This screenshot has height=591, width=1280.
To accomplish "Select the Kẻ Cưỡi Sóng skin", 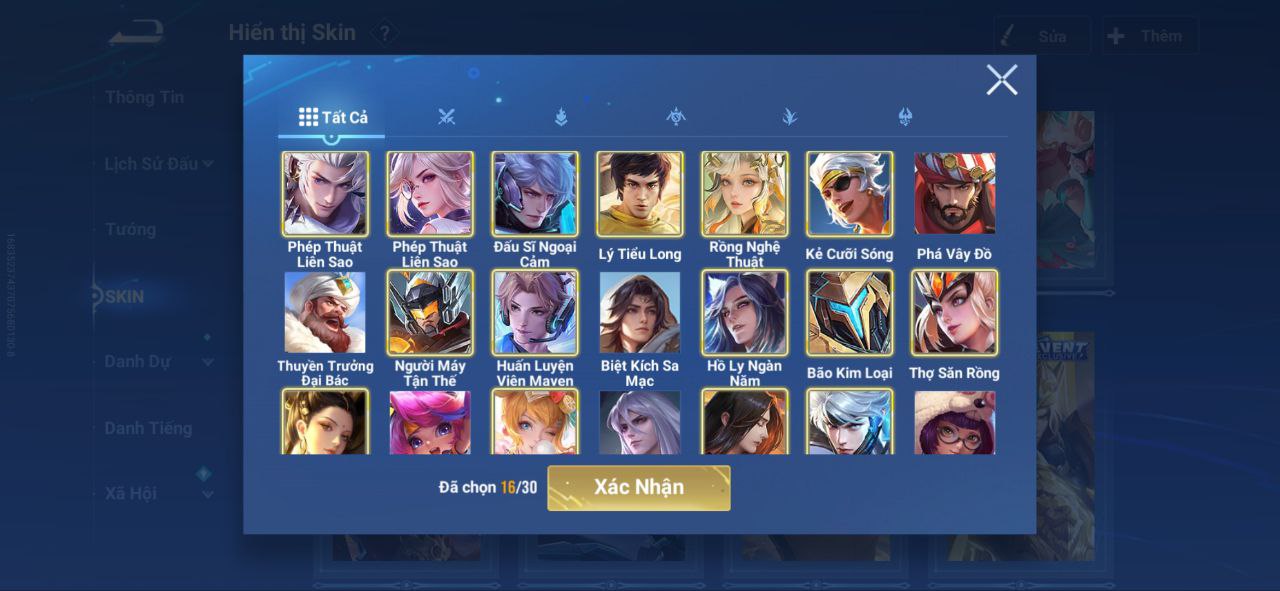I will (x=849, y=194).
